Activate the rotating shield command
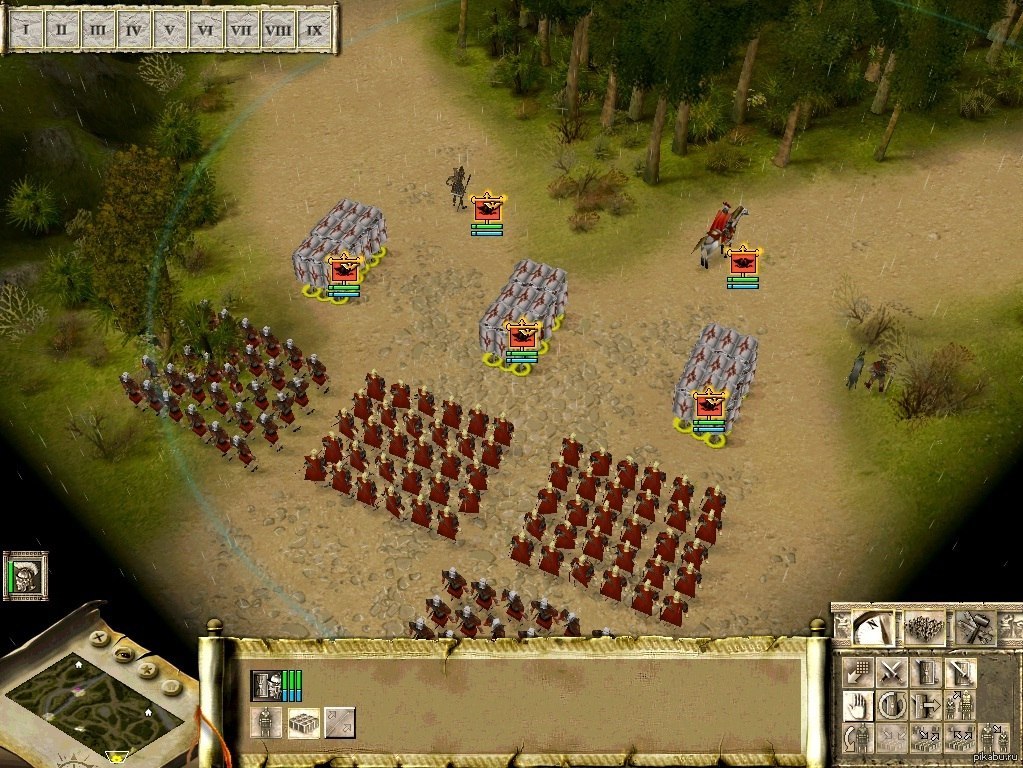 (x=892, y=705)
